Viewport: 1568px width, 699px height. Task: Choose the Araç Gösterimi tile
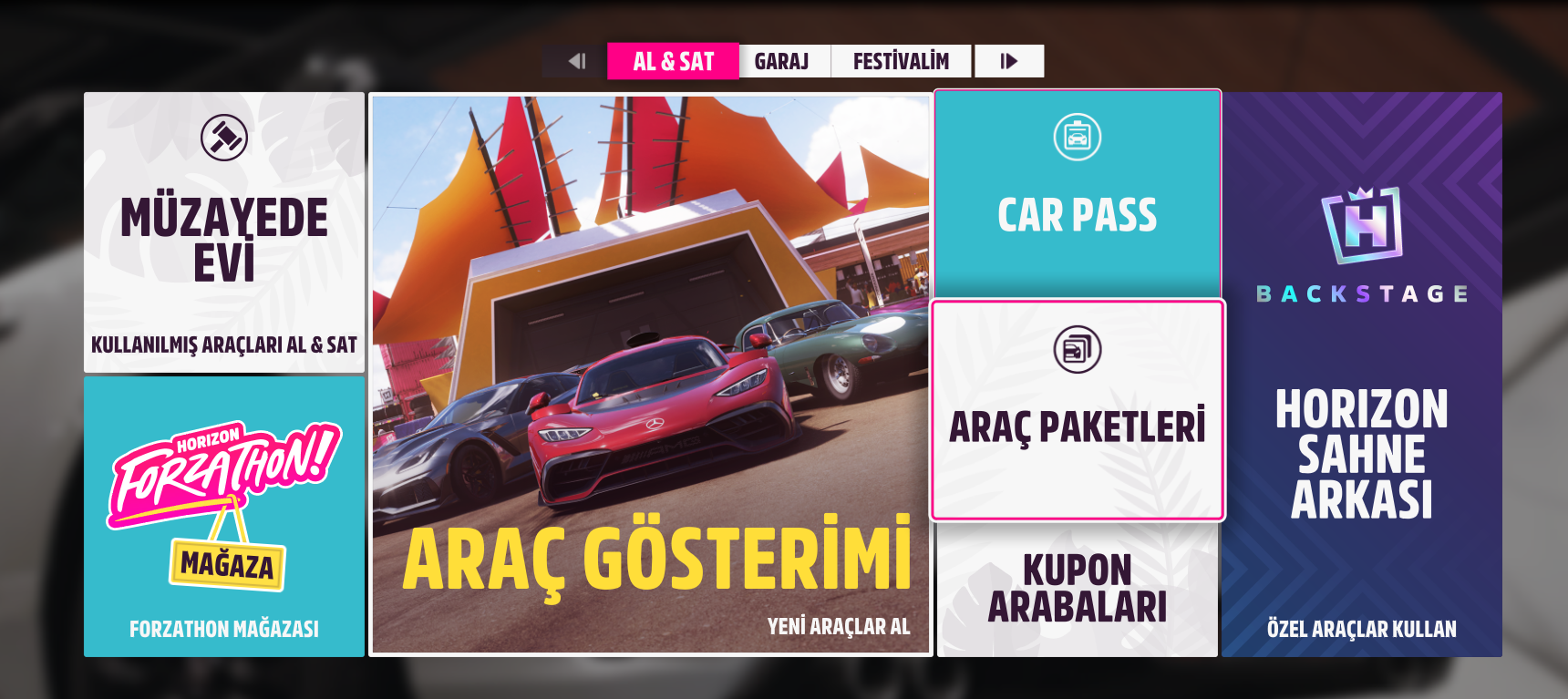click(651, 374)
